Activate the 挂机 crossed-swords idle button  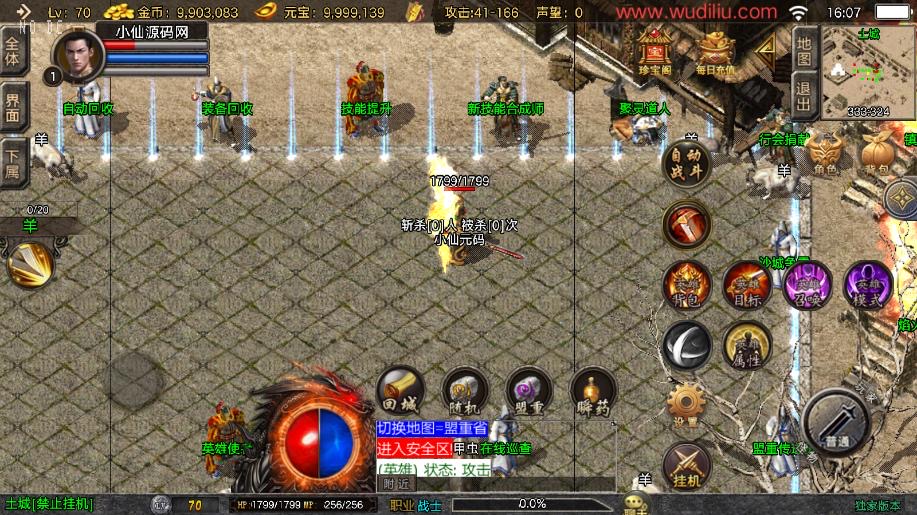[686, 465]
